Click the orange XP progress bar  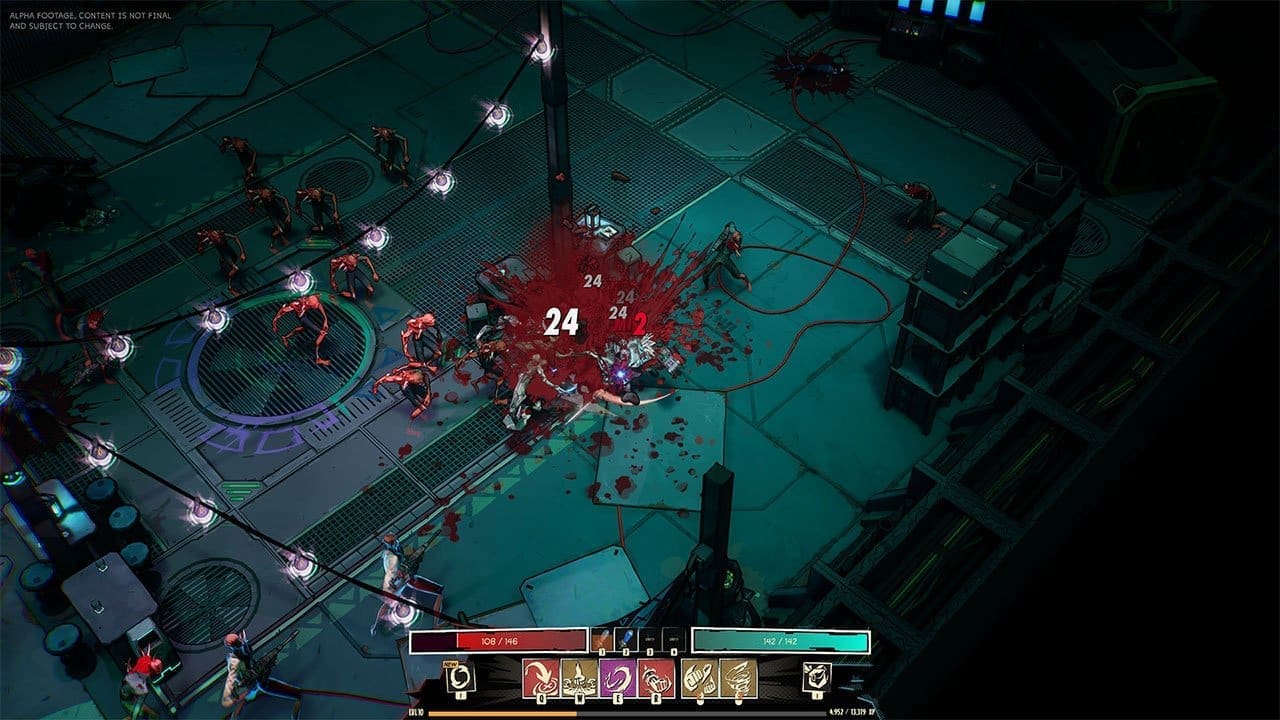505,713
